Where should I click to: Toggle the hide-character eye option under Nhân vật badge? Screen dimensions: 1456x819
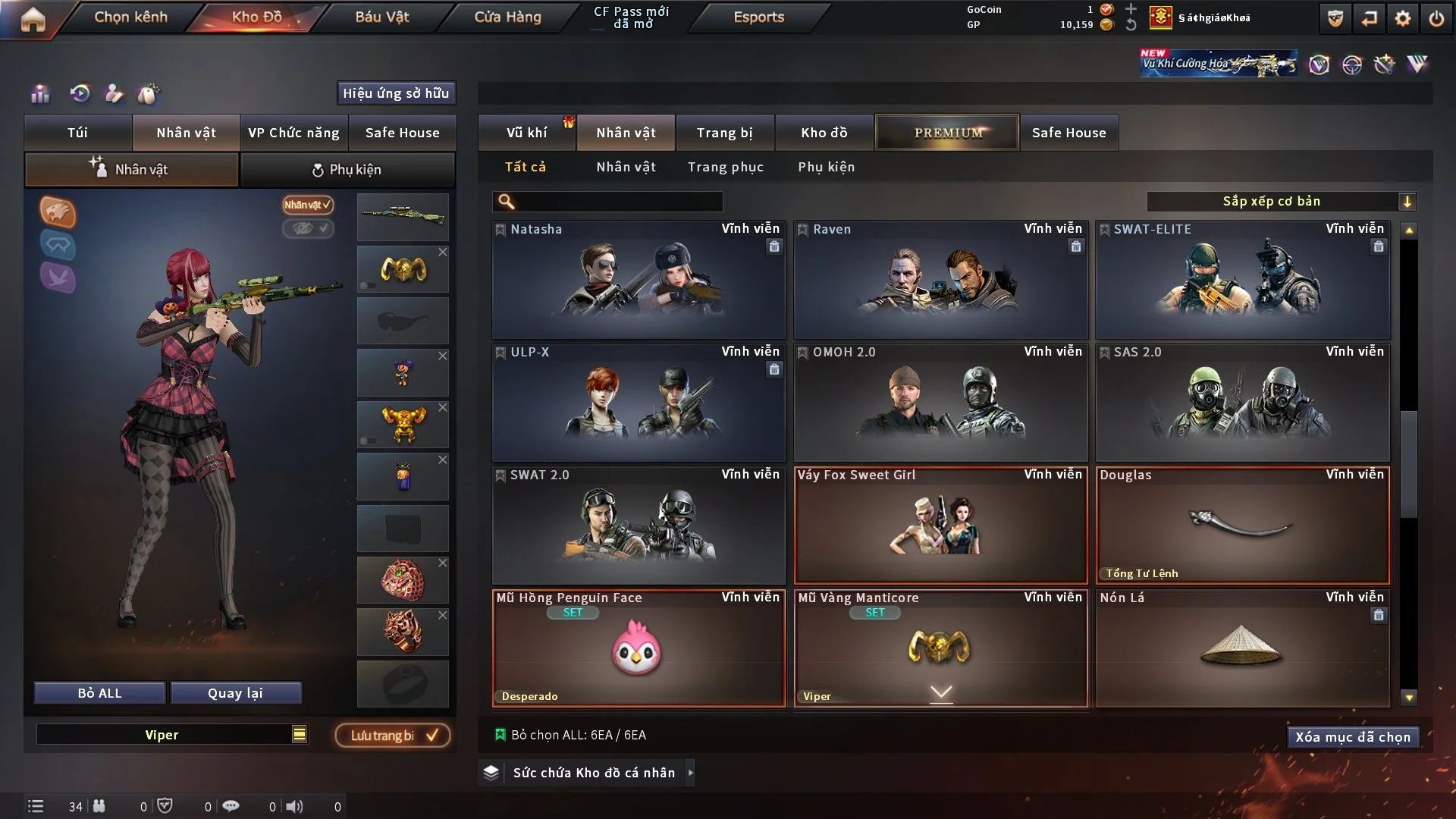308,229
